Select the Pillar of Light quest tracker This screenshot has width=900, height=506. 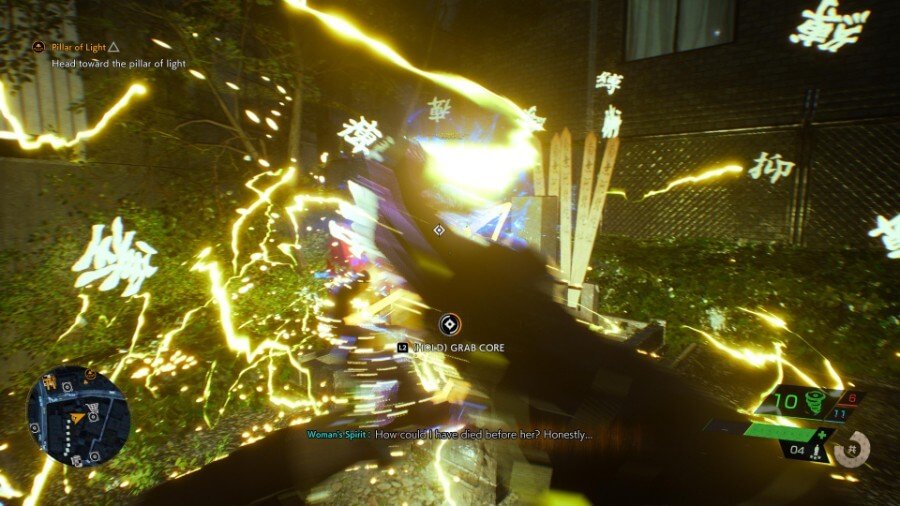82,46
